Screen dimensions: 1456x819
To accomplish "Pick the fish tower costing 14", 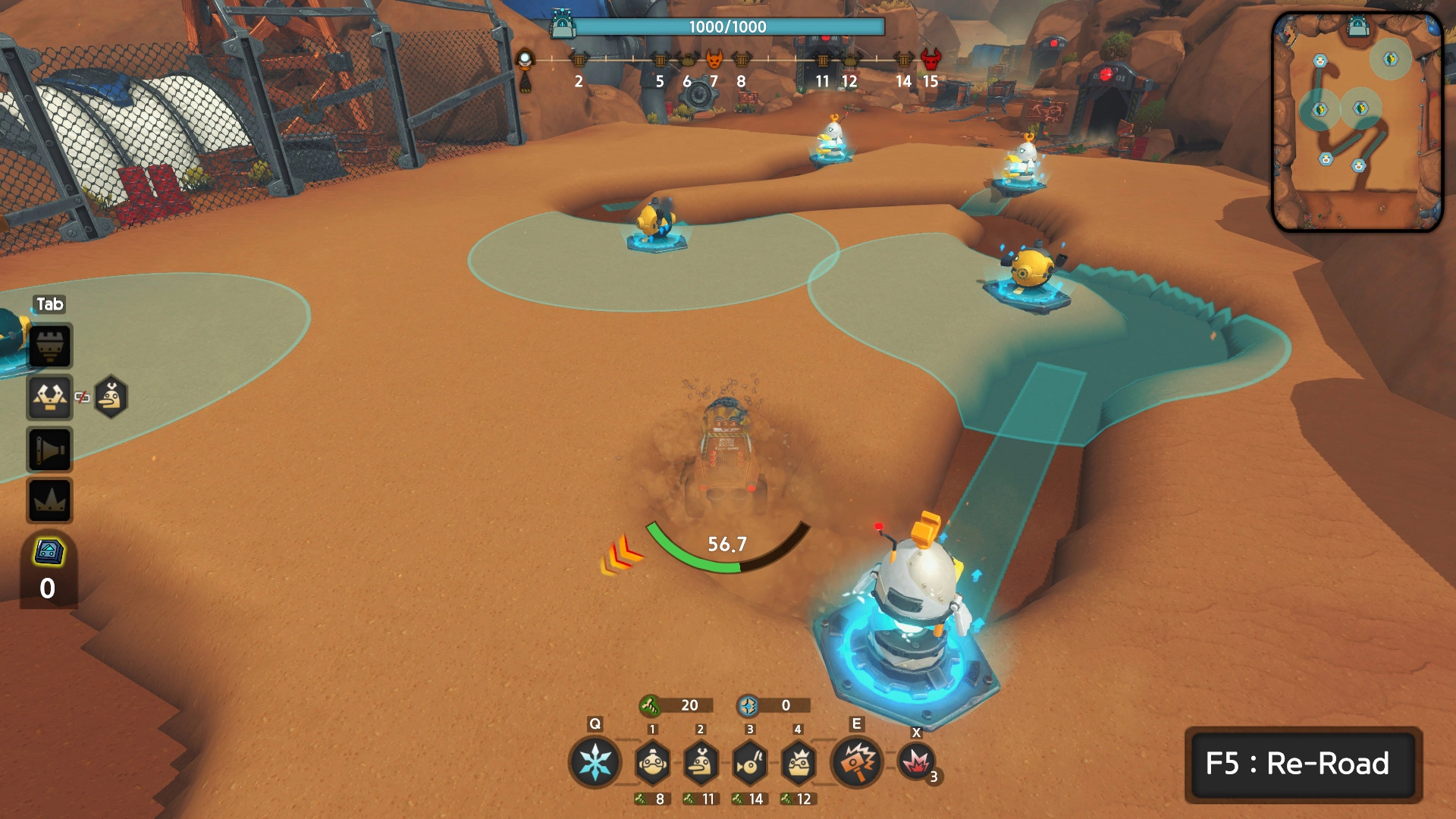I will tap(749, 763).
